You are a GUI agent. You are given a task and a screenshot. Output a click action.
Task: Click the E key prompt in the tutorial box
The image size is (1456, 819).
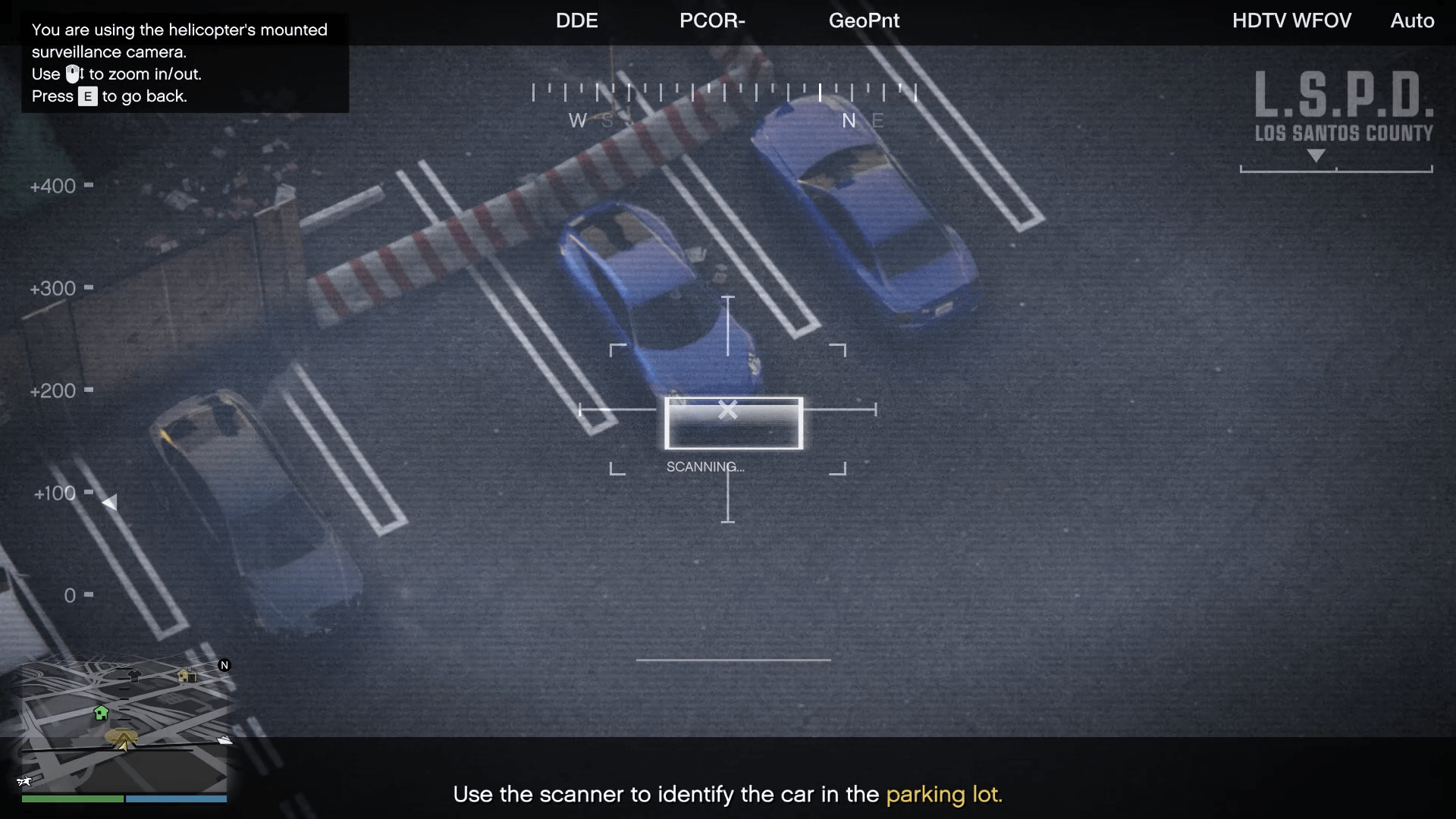coord(87,97)
